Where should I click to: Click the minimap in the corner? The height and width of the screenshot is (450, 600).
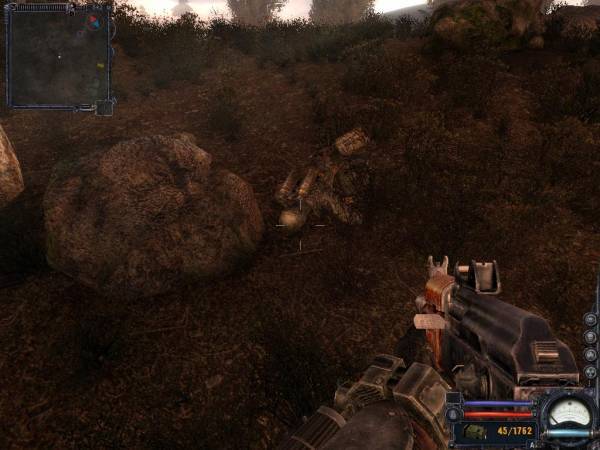57,55
